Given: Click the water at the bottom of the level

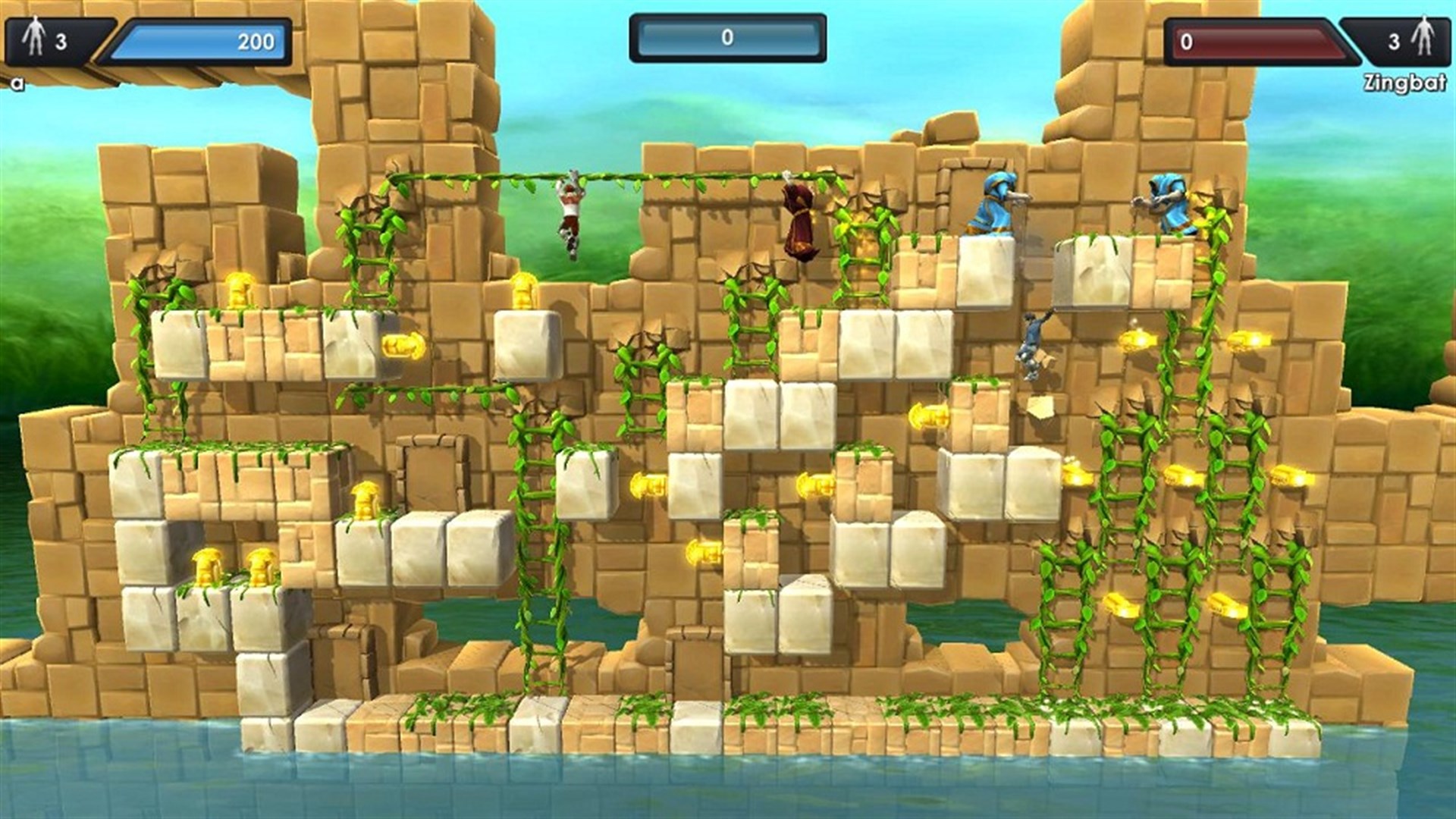Looking at the screenshot, I should [x=728, y=789].
